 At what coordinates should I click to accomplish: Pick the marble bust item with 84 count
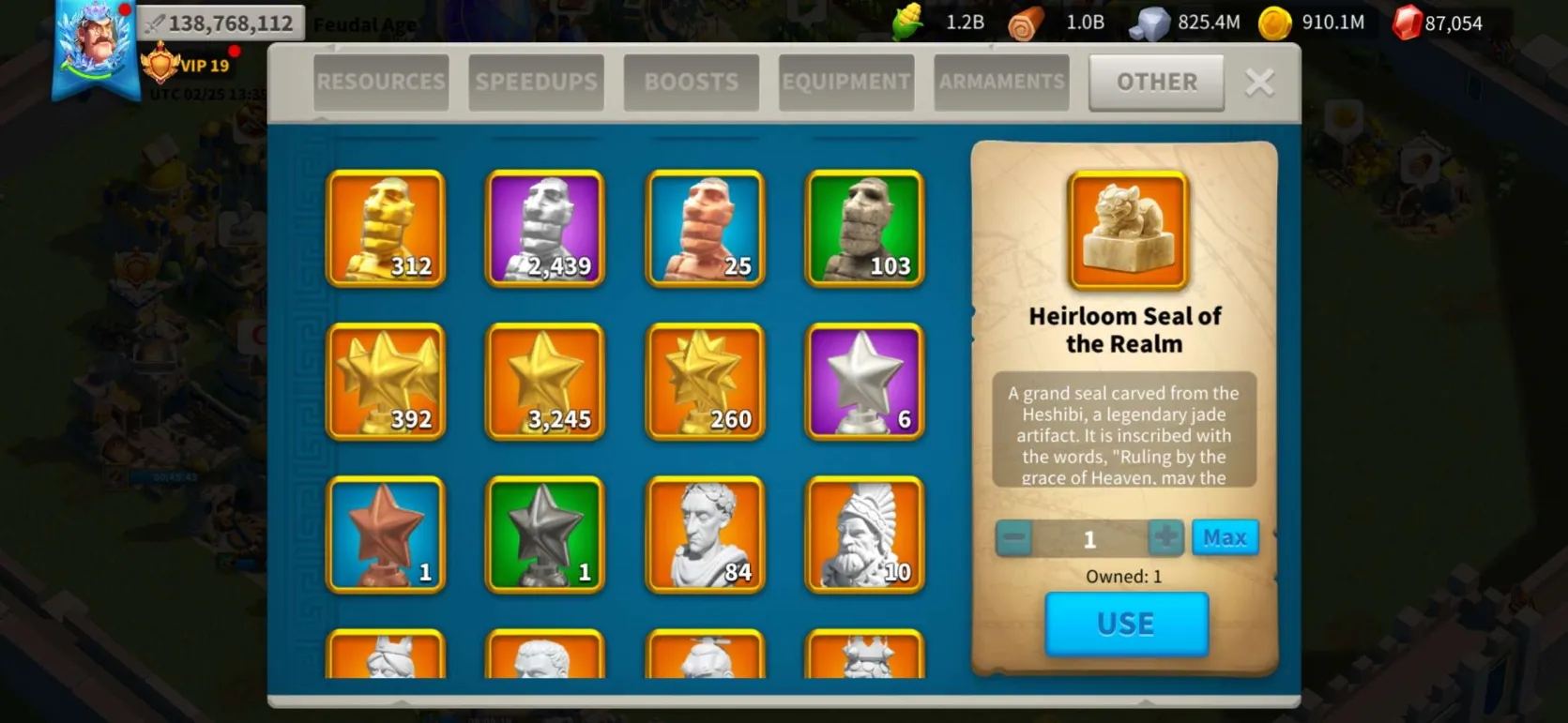click(x=705, y=535)
